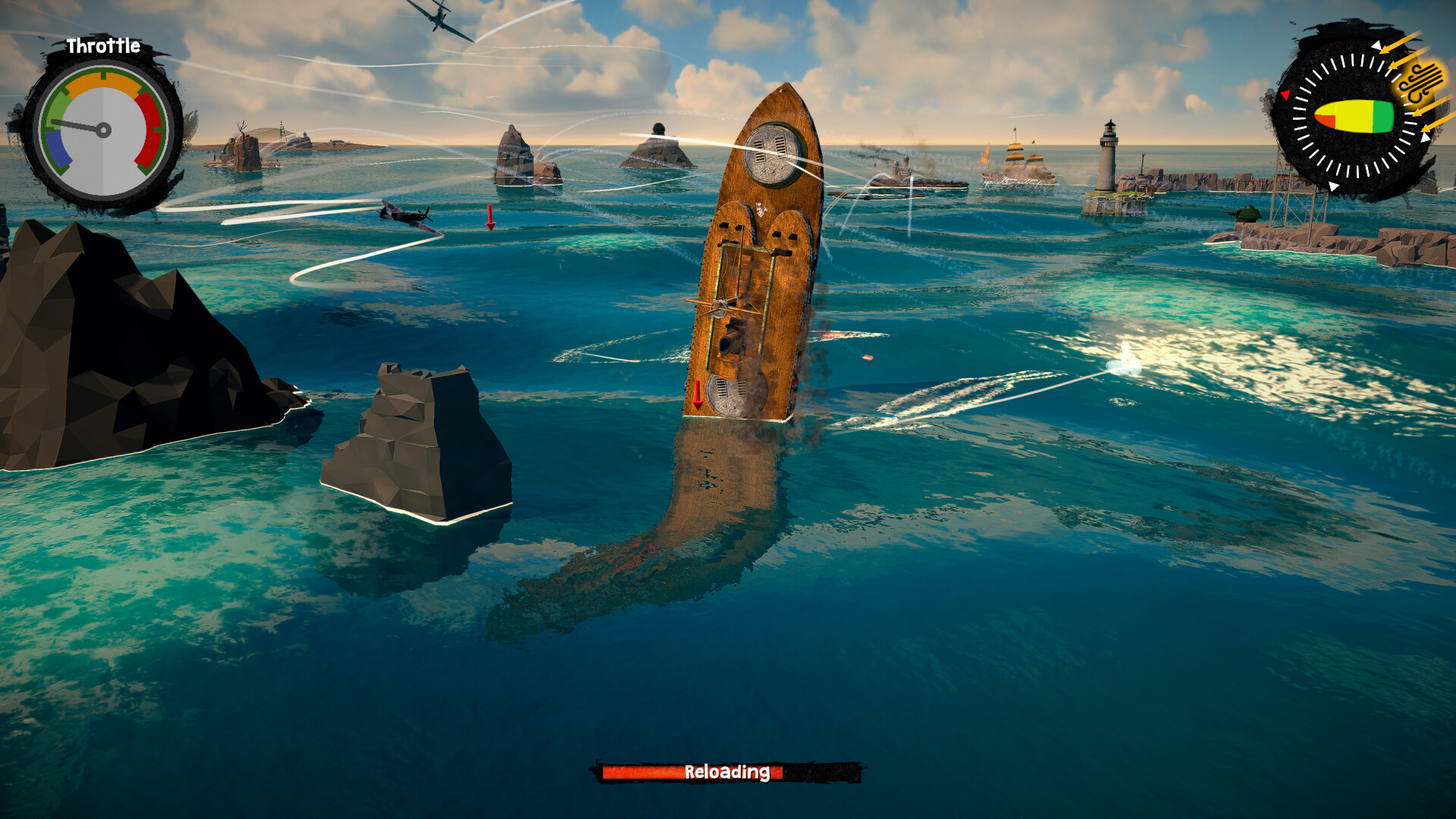Click the white triangle on the compass right side
Image resolution: width=1456 pixels, height=819 pixels.
tap(1426, 139)
